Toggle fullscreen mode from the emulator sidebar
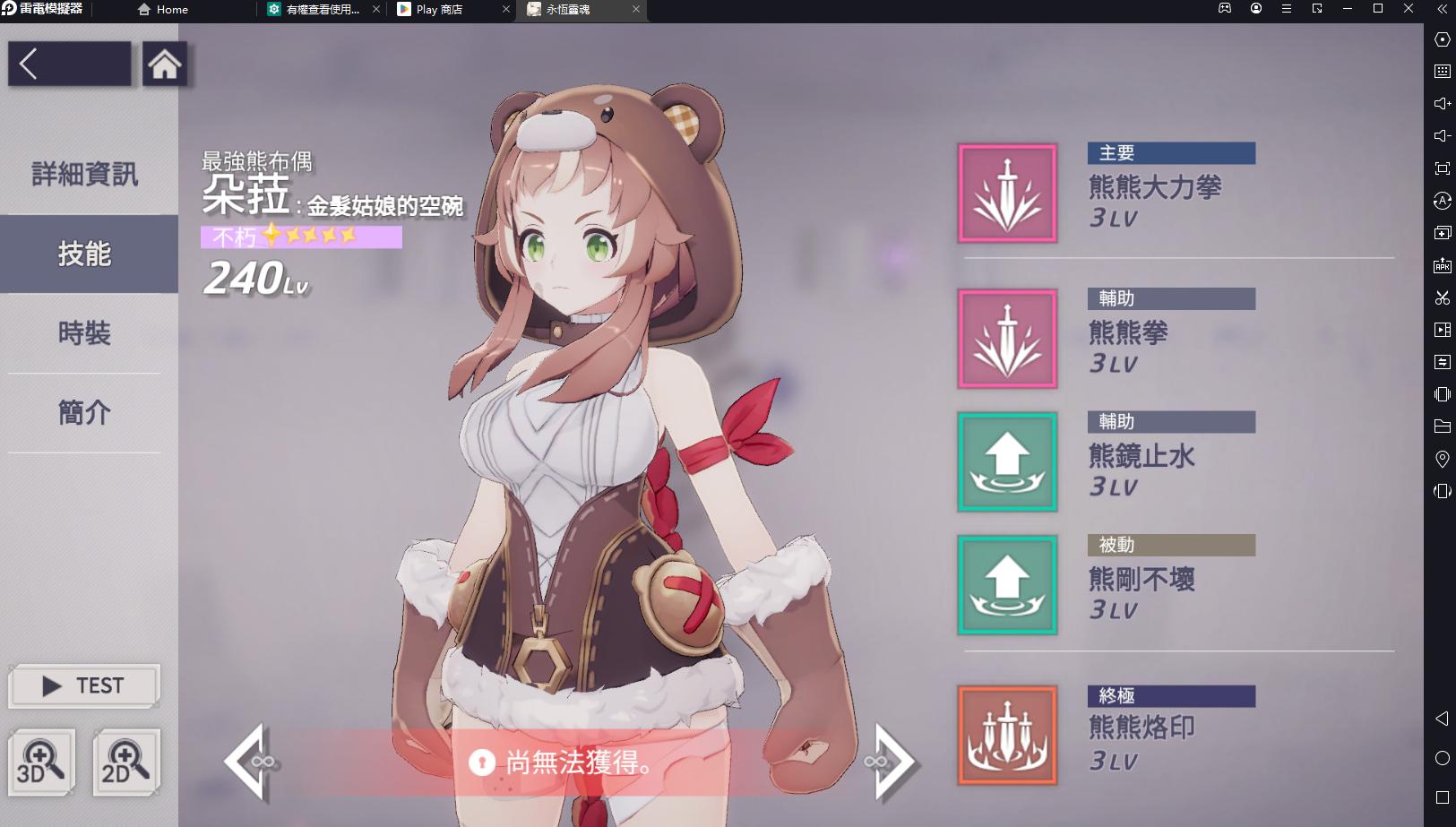The height and width of the screenshot is (827, 1456). 1443,168
